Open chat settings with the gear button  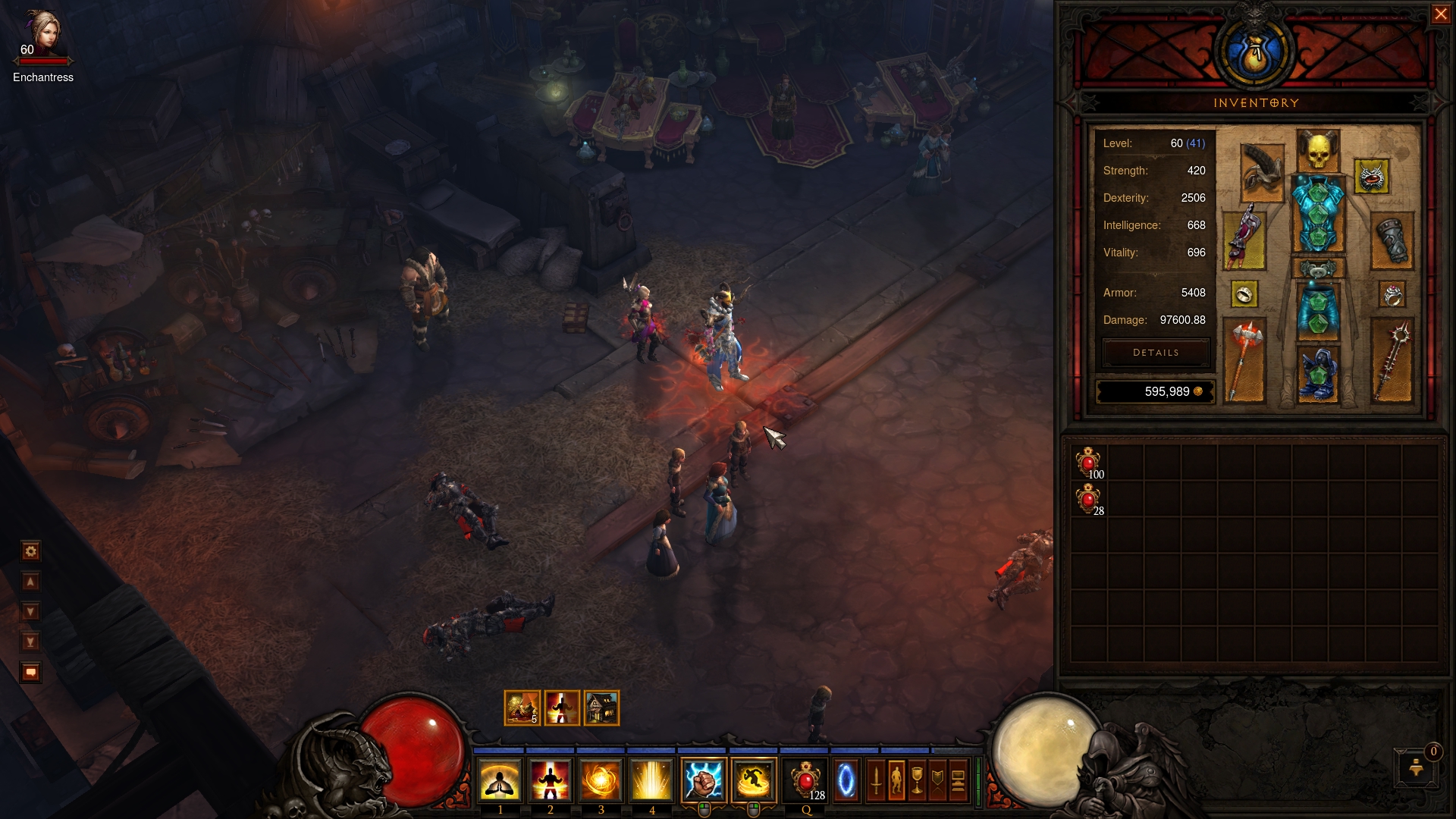(31, 551)
